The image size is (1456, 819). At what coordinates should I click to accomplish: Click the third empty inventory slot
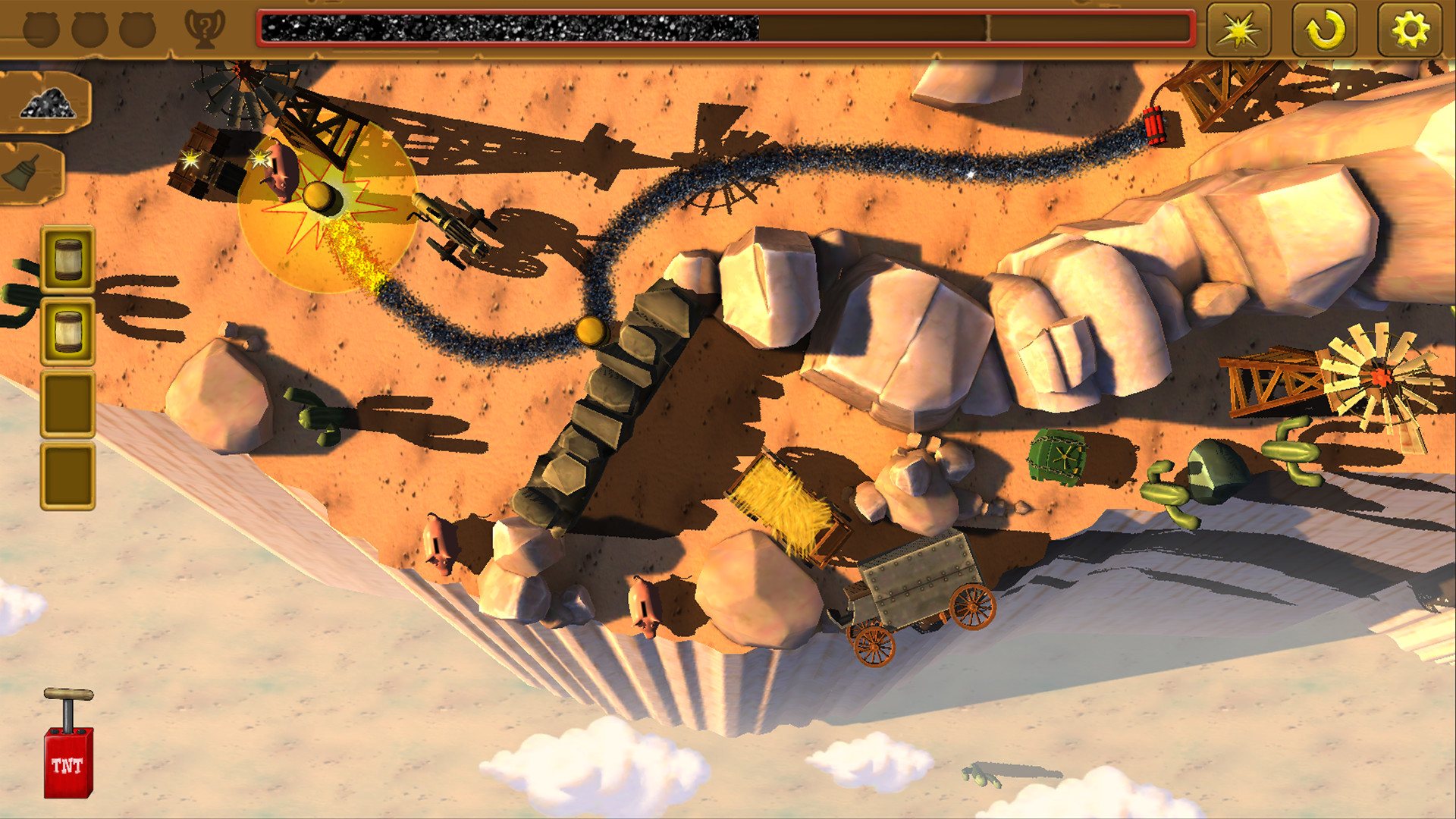[x=67, y=397]
